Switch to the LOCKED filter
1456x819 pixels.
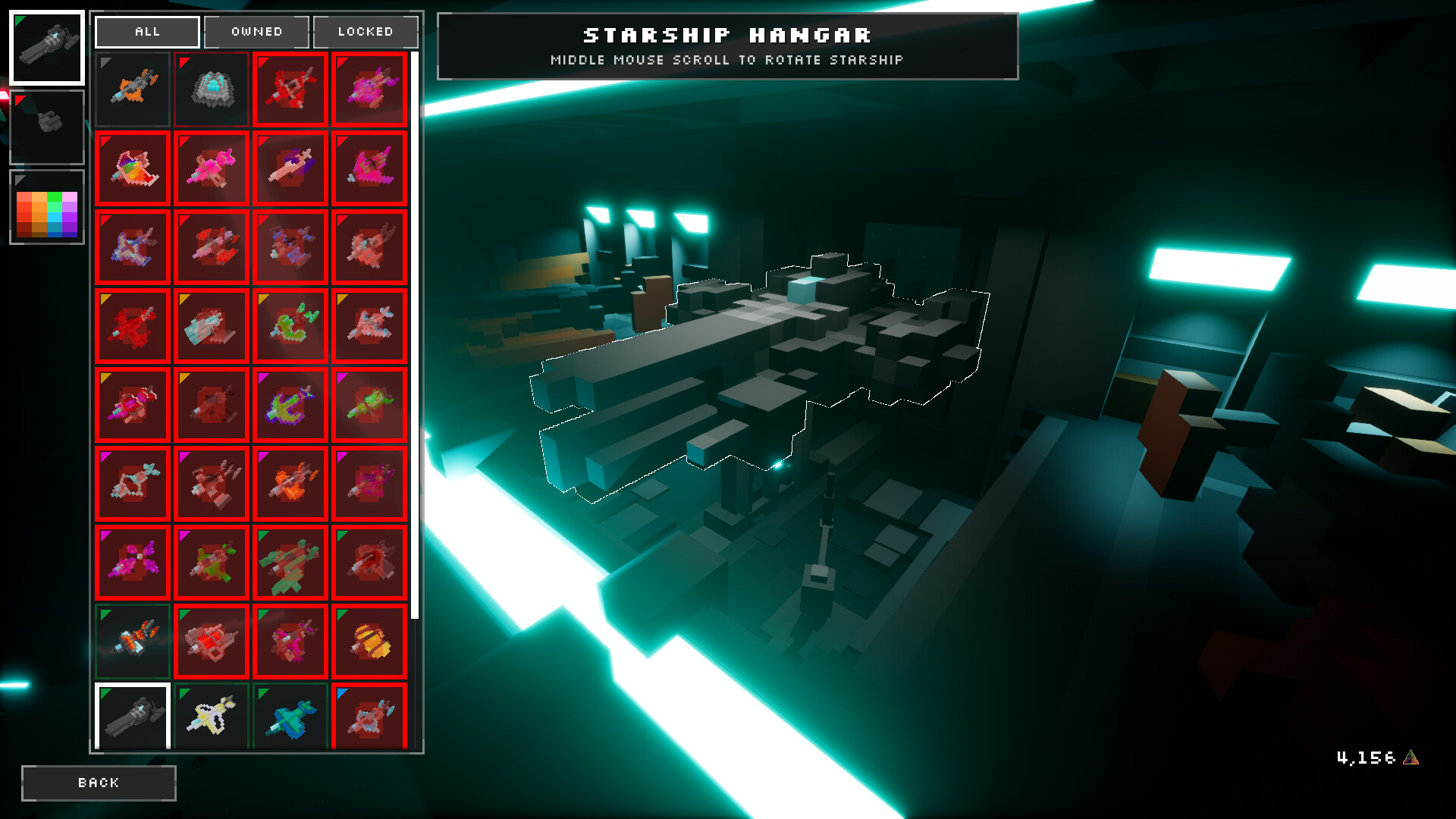[x=366, y=32]
